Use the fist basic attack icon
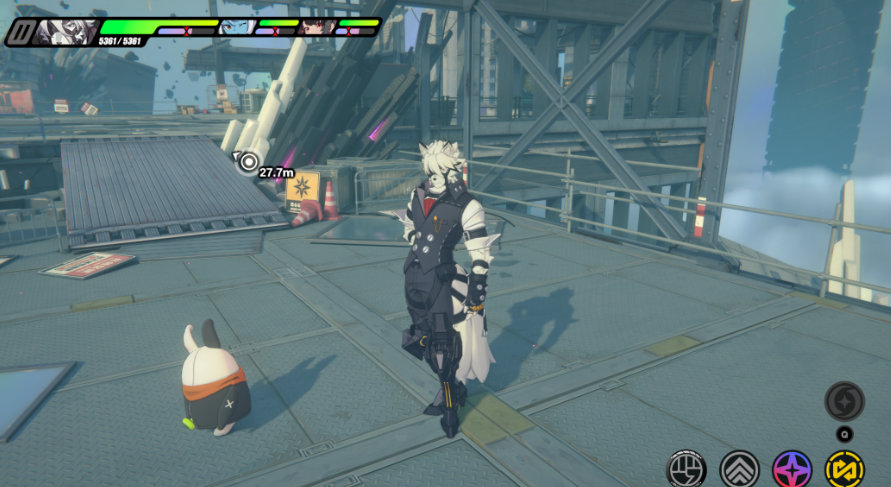 point(686,468)
